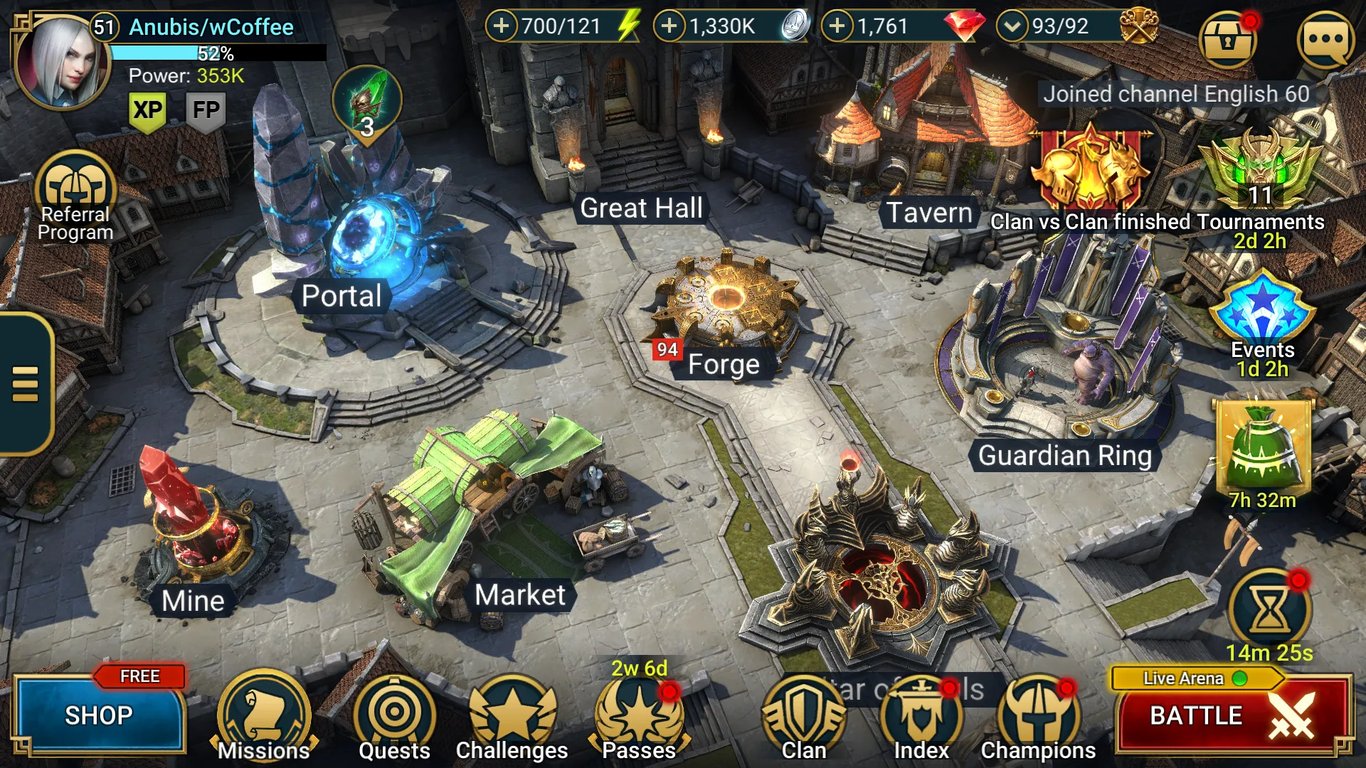Screen dimensions: 1366x768
Task: Start a fight with the Battle button
Action: coord(1232,716)
